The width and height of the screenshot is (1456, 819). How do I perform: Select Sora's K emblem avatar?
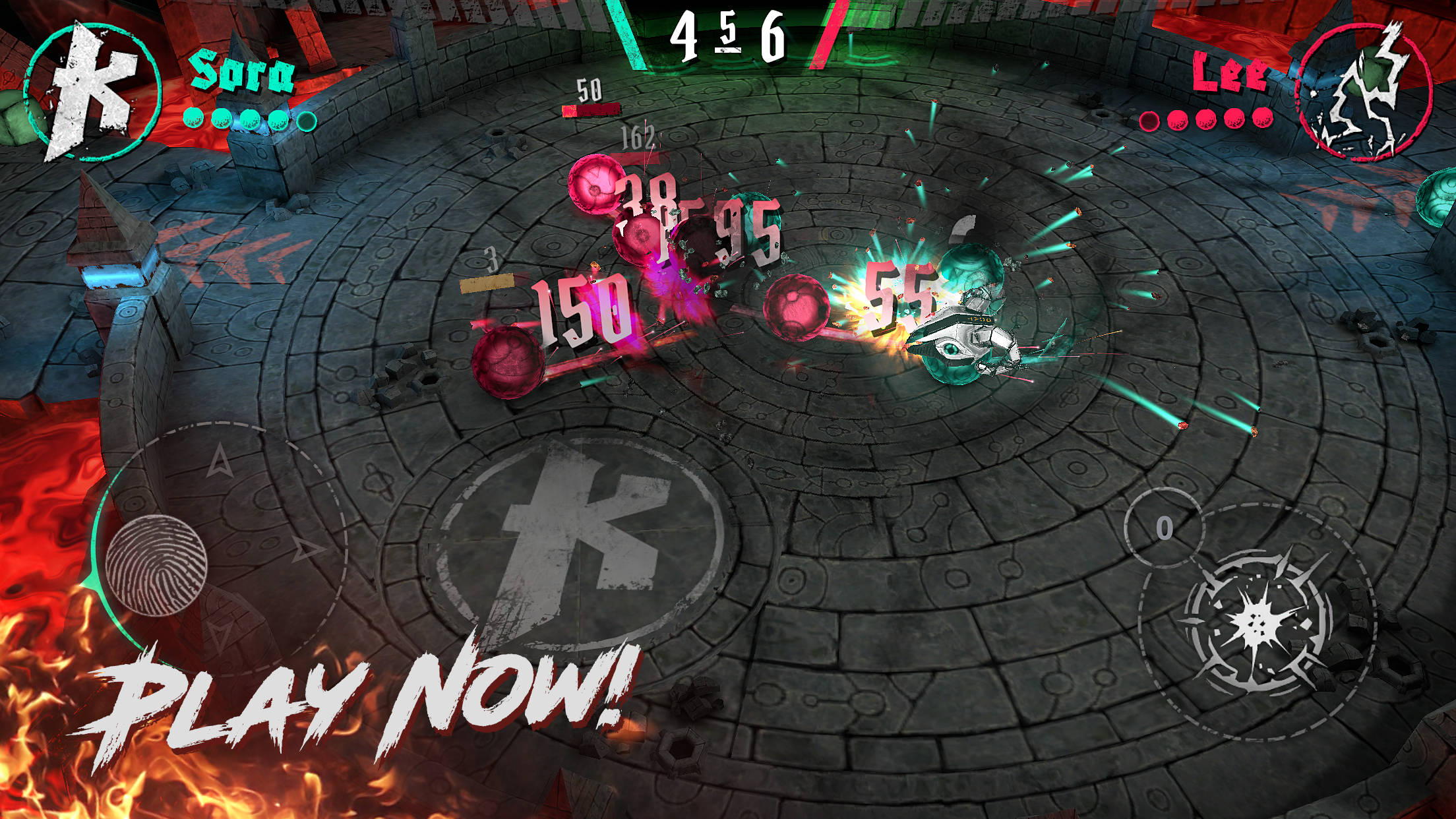point(92,92)
